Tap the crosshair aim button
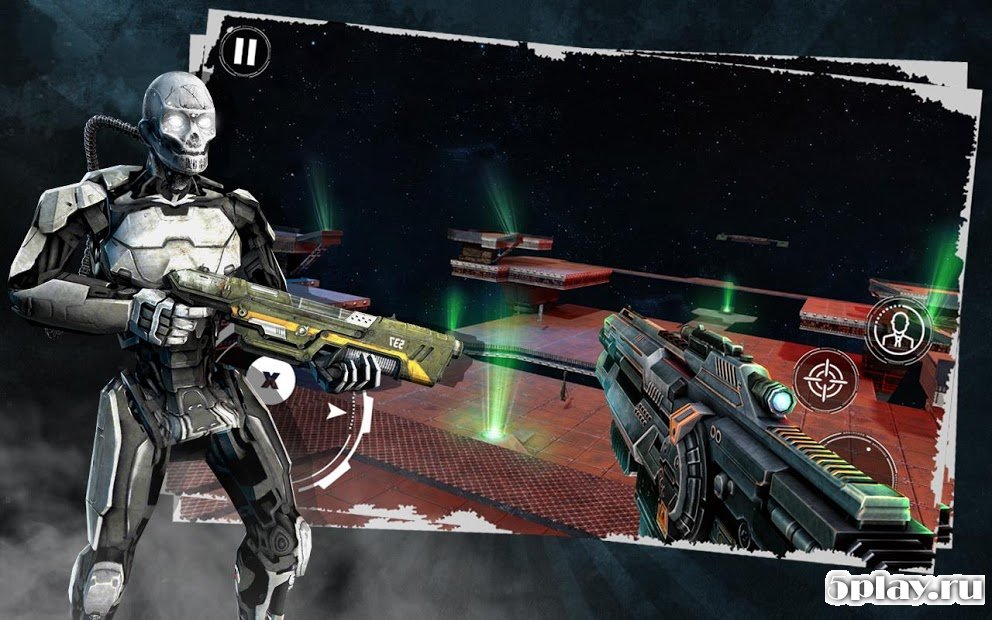This screenshot has width=992, height=620. point(825,381)
